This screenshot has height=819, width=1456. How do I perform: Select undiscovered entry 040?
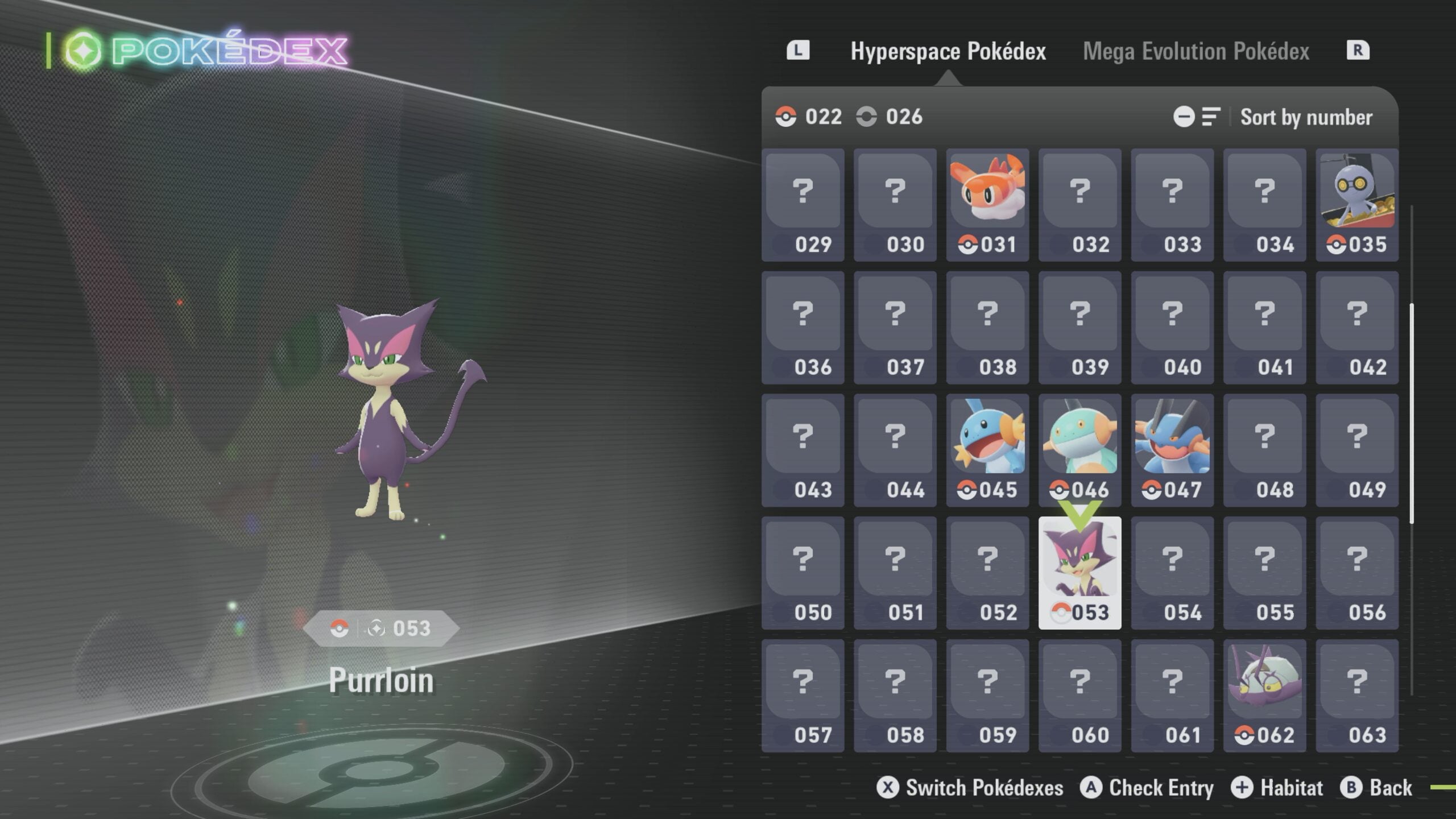(x=1172, y=328)
